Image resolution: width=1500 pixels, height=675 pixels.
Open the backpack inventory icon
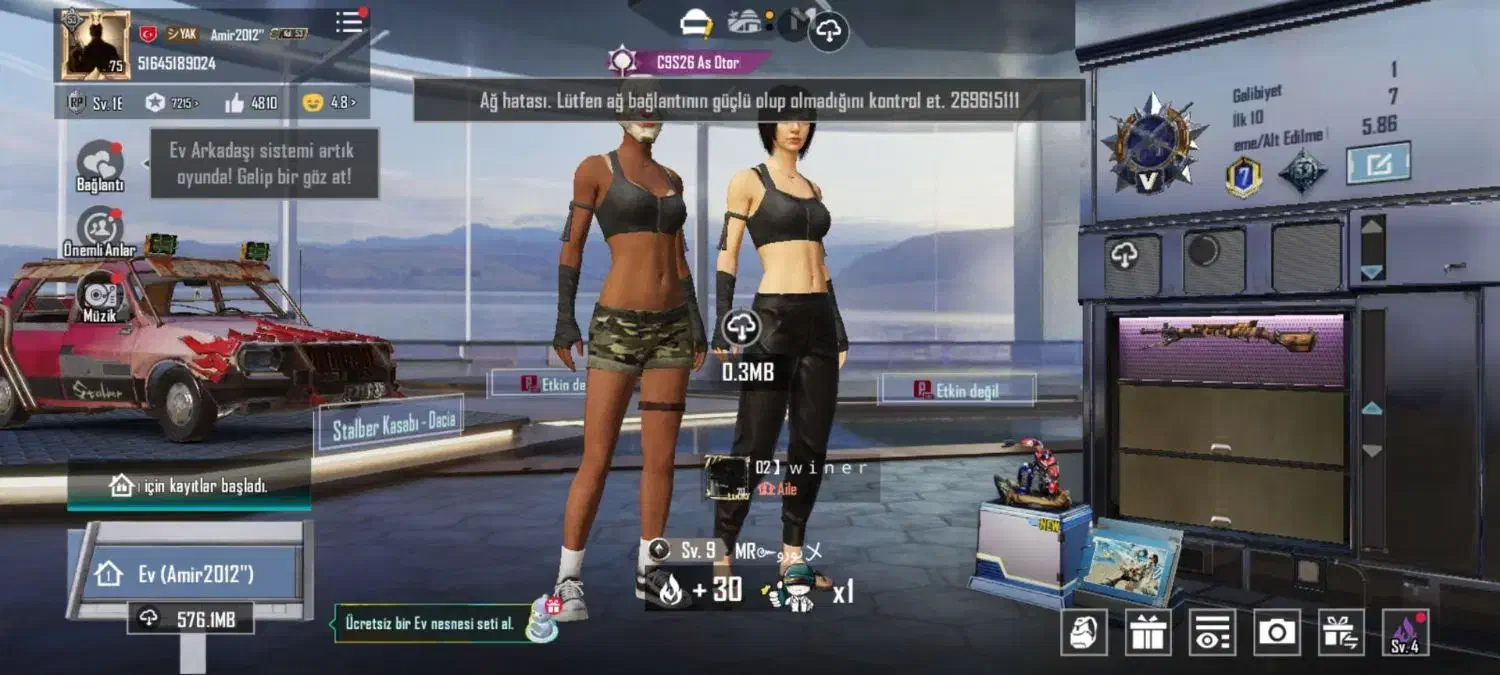click(1084, 632)
